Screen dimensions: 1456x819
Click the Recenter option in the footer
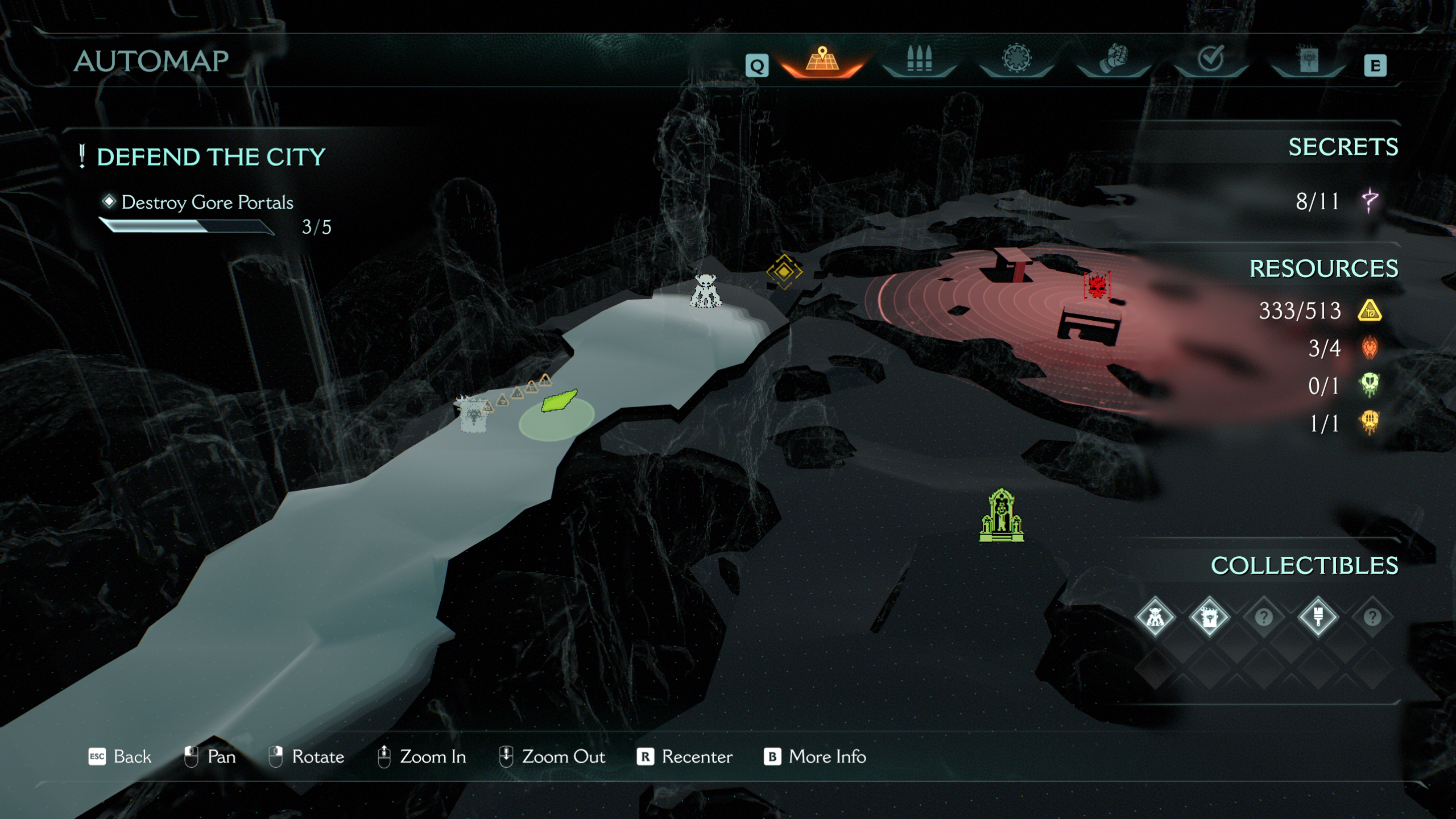point(684,757)
